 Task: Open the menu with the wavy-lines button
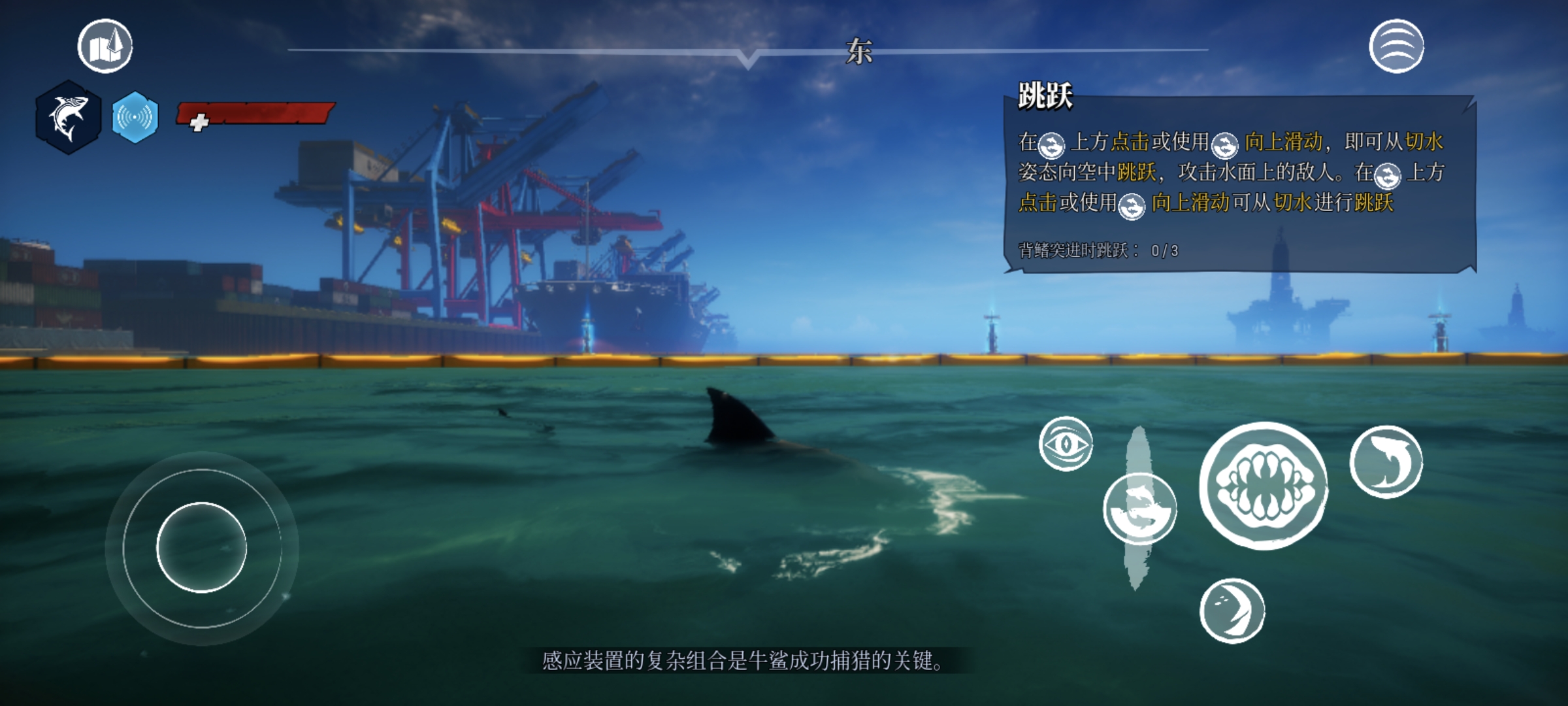pos(1396,46)
